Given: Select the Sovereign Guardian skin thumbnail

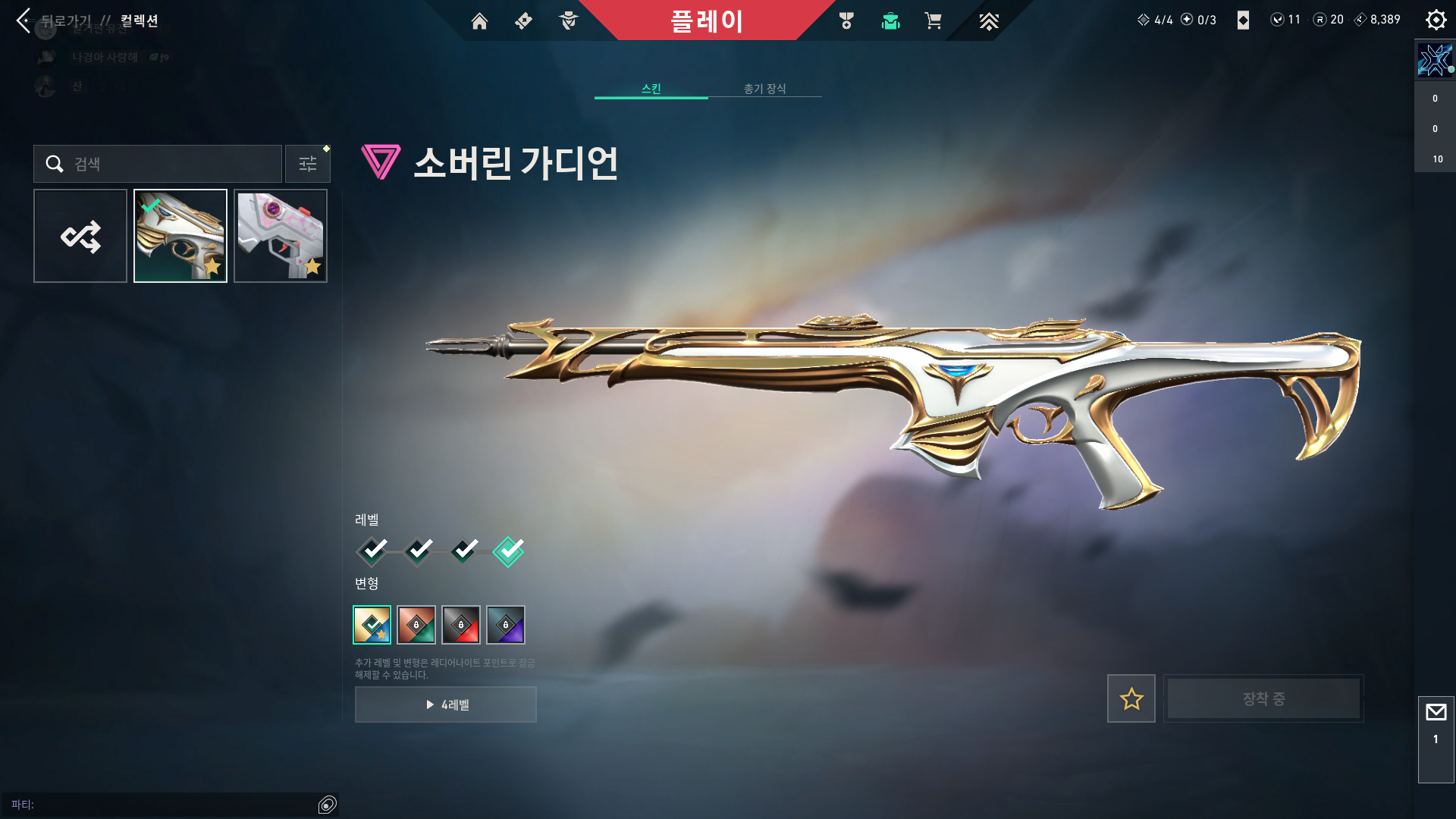Looking at the screenshot, I should pyautogui.click(x=180, y=236).
